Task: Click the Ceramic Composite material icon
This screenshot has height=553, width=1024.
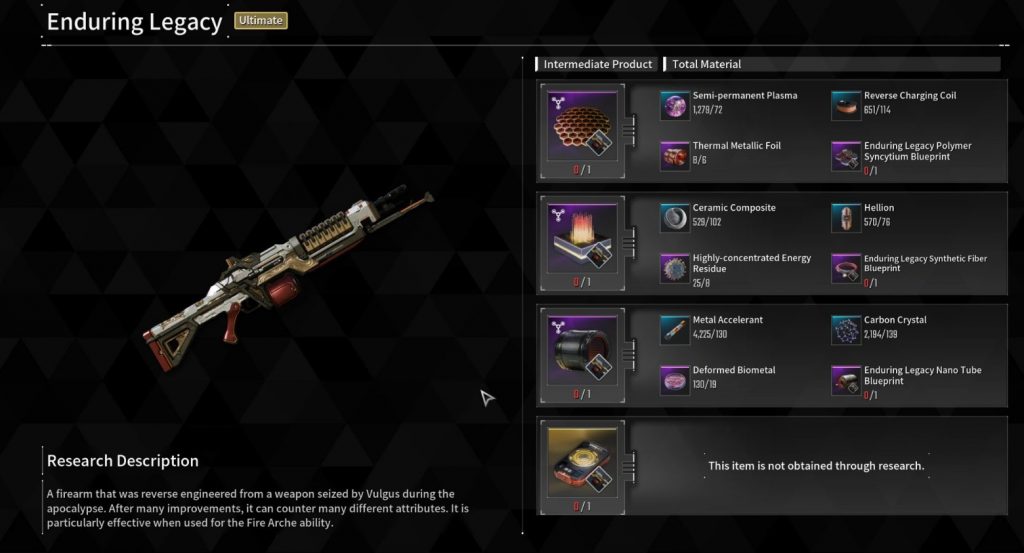Action: [x=674, y=217]
